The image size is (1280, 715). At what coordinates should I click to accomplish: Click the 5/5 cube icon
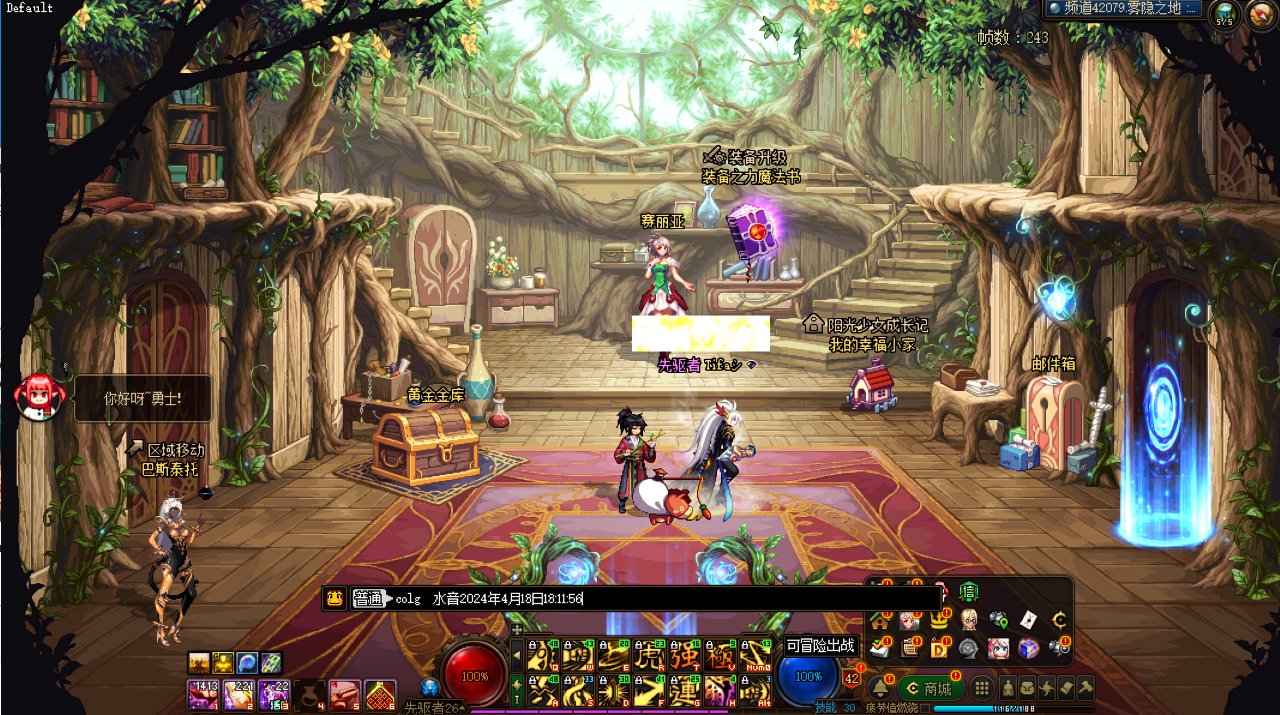[x=1224, y=13]
